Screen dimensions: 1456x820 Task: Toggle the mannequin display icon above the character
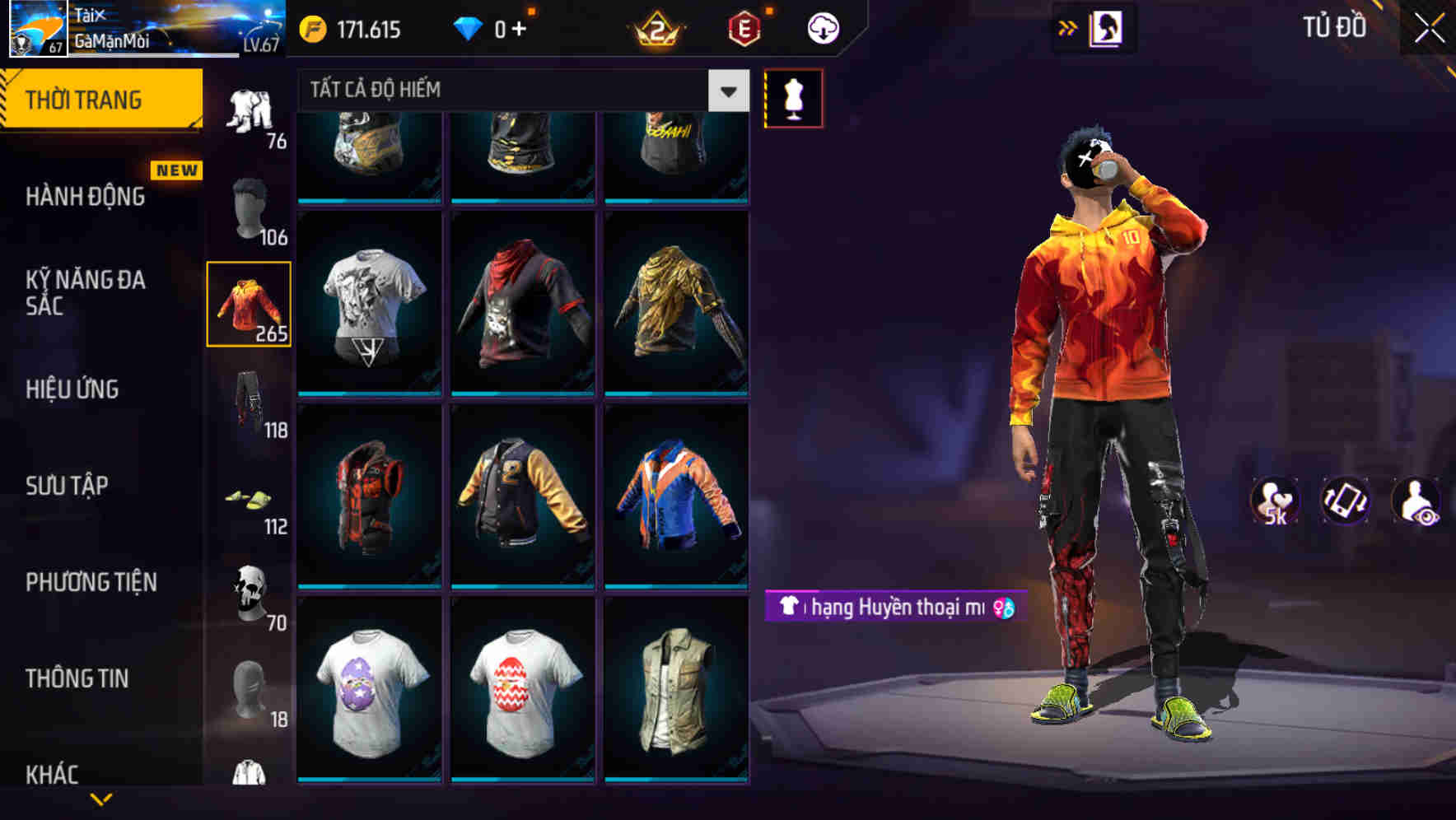(794, 97)
